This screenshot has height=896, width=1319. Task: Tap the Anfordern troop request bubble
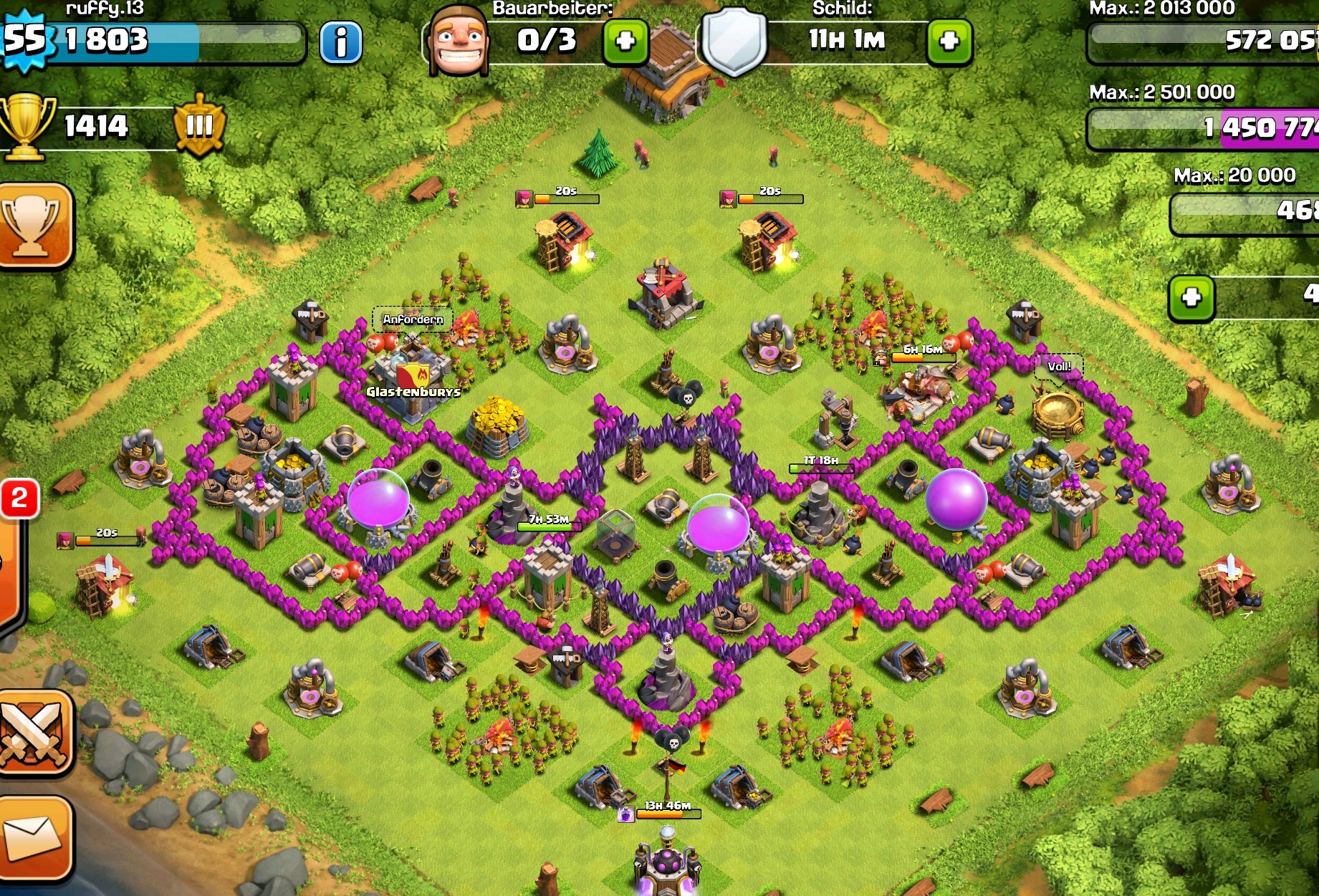(413, 319)
